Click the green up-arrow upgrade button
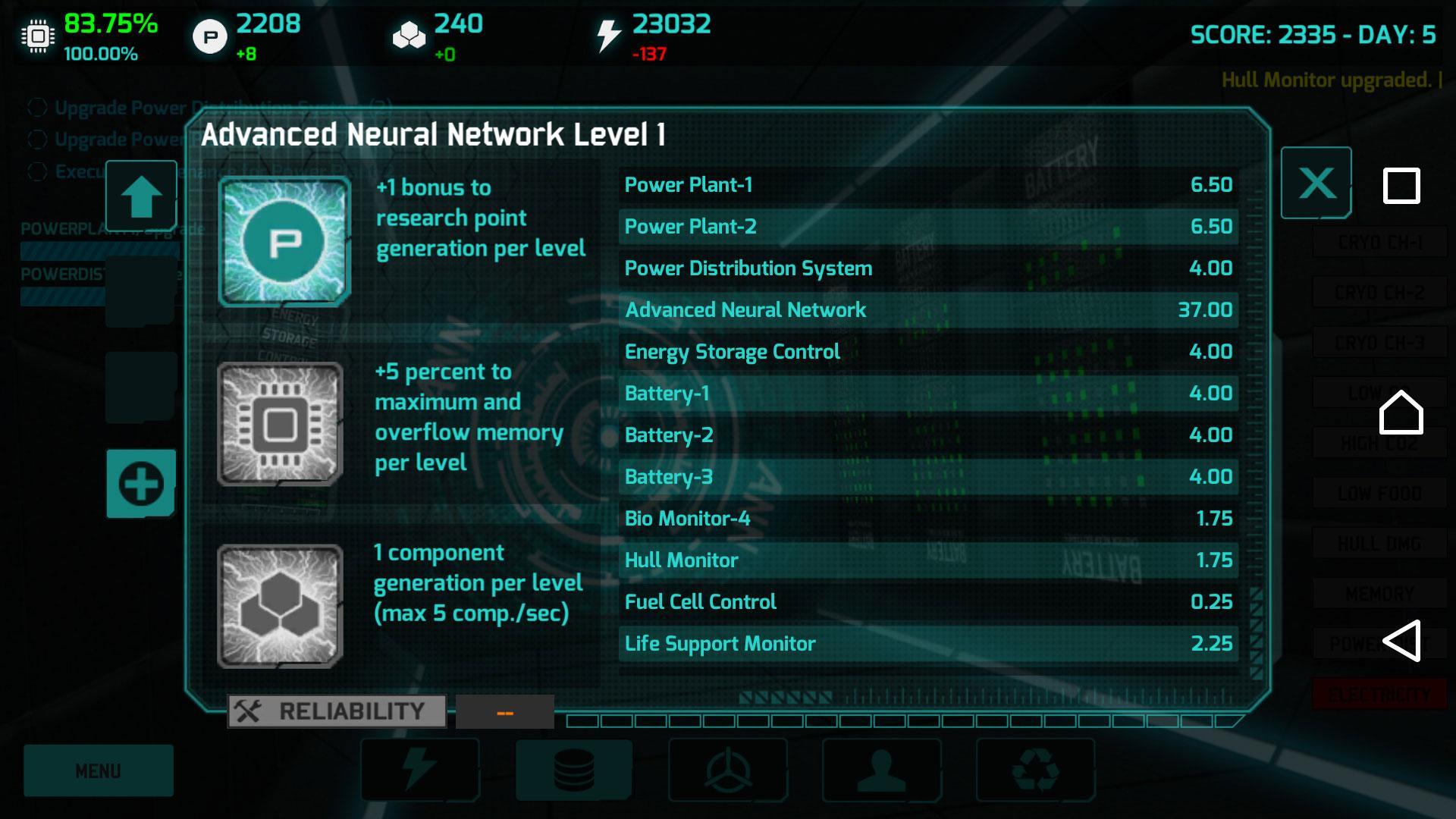Image resolution: width=1456 pixels, height=819 pixels. click(141, 196)
